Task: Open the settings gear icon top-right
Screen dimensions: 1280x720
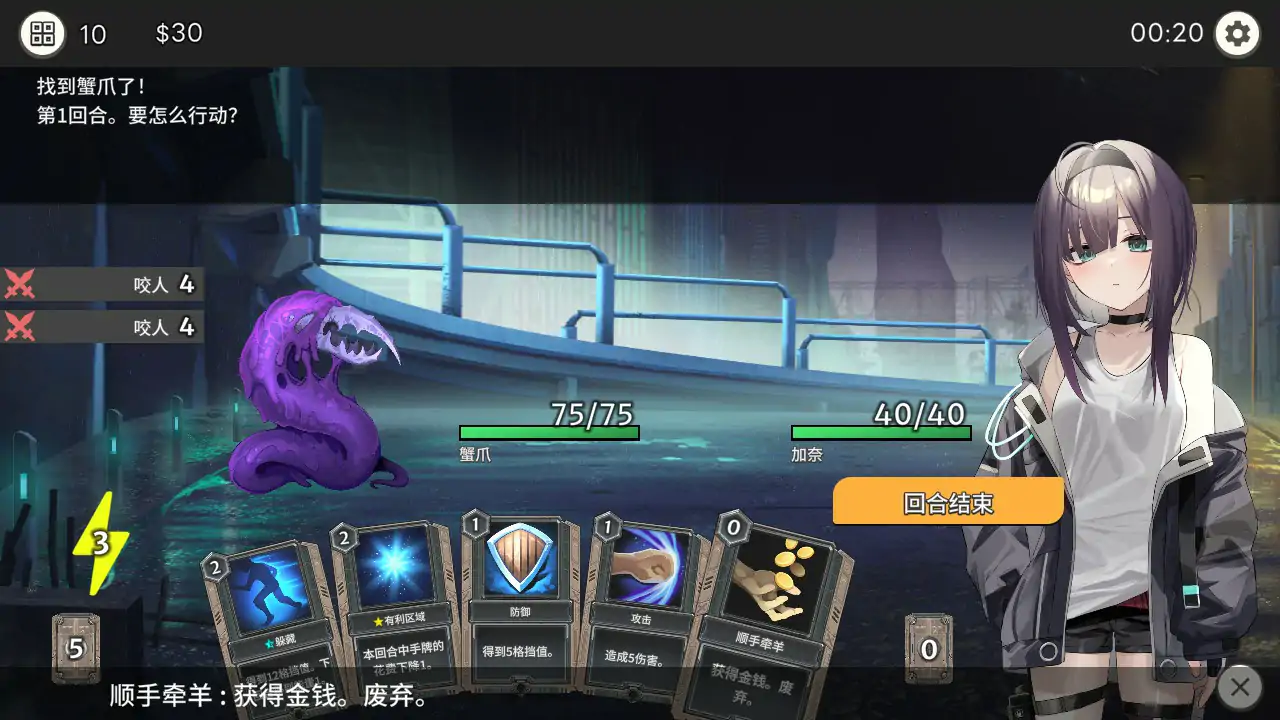Action: (x=1237, y=33)
